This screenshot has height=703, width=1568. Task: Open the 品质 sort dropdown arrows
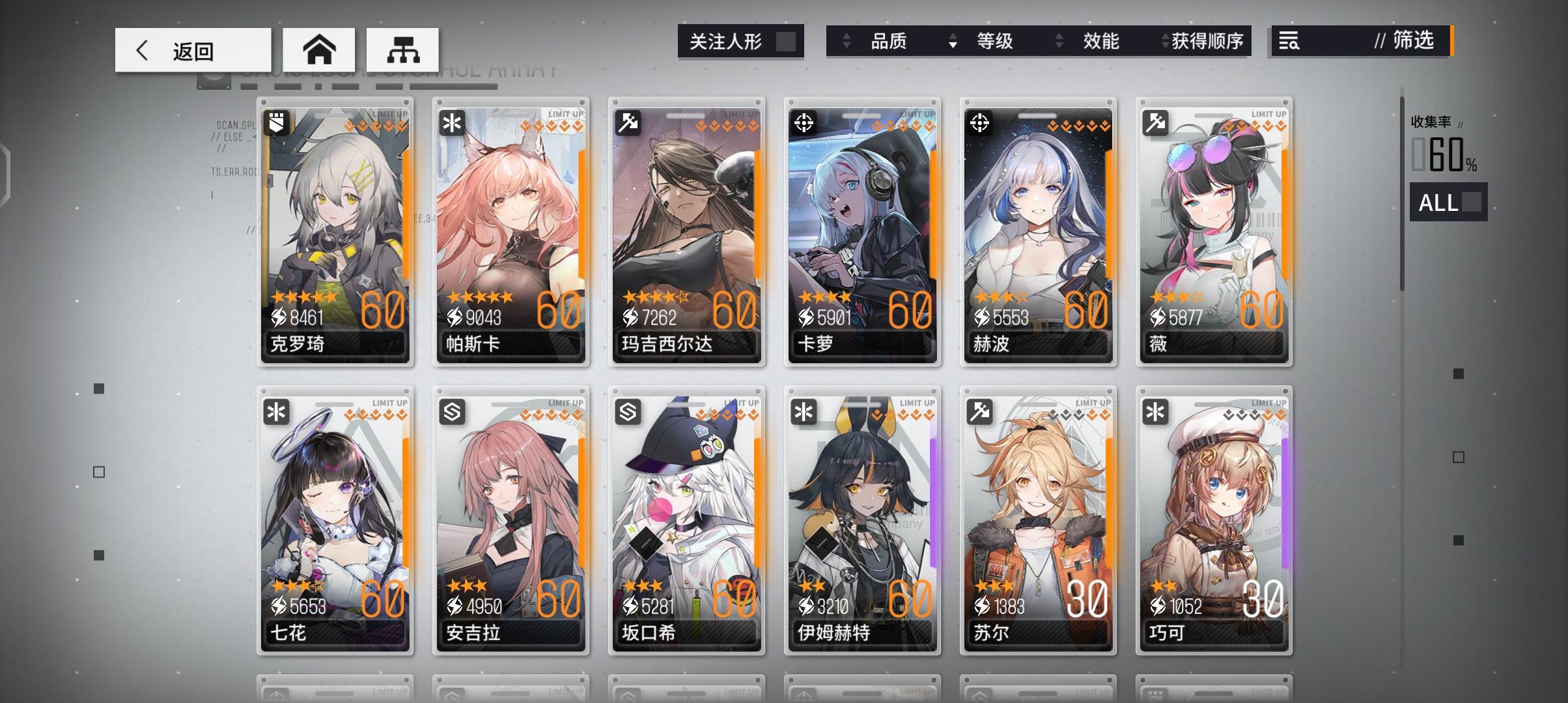point(848,41)
